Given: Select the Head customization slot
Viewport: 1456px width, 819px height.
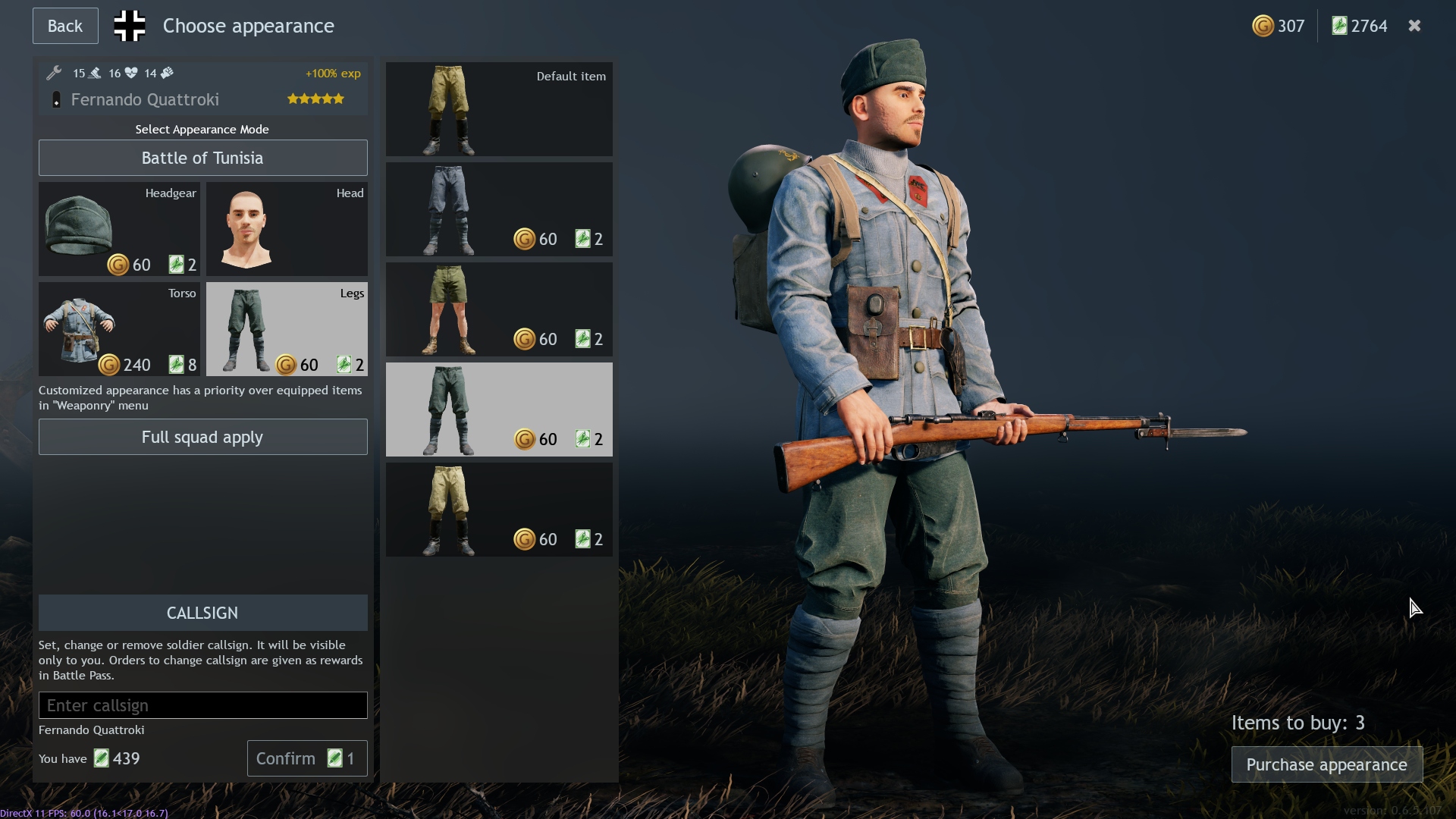Looking at the screenshot, I should [x=286, y=229].
